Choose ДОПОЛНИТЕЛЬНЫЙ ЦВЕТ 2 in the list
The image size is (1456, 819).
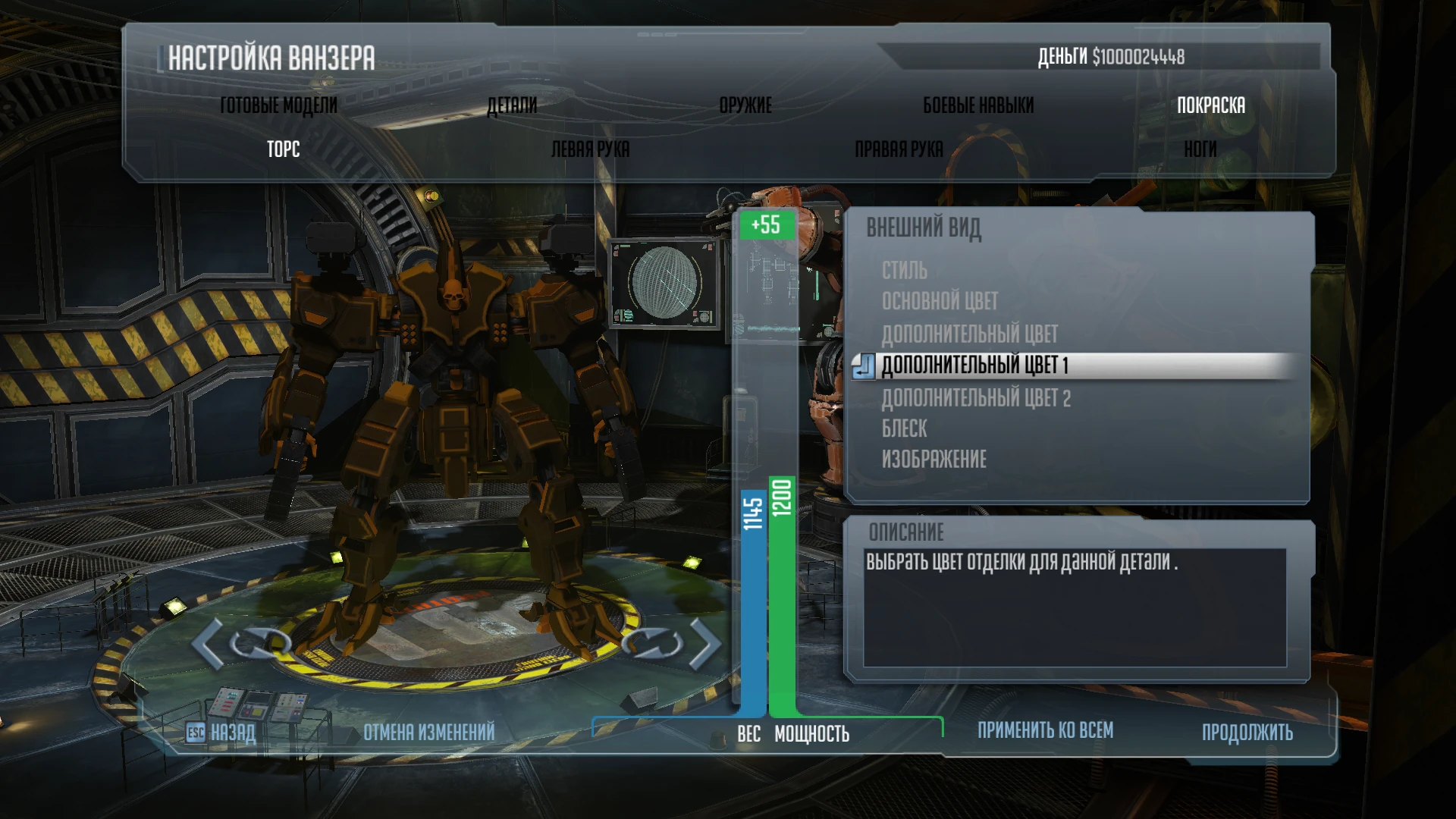976,397
